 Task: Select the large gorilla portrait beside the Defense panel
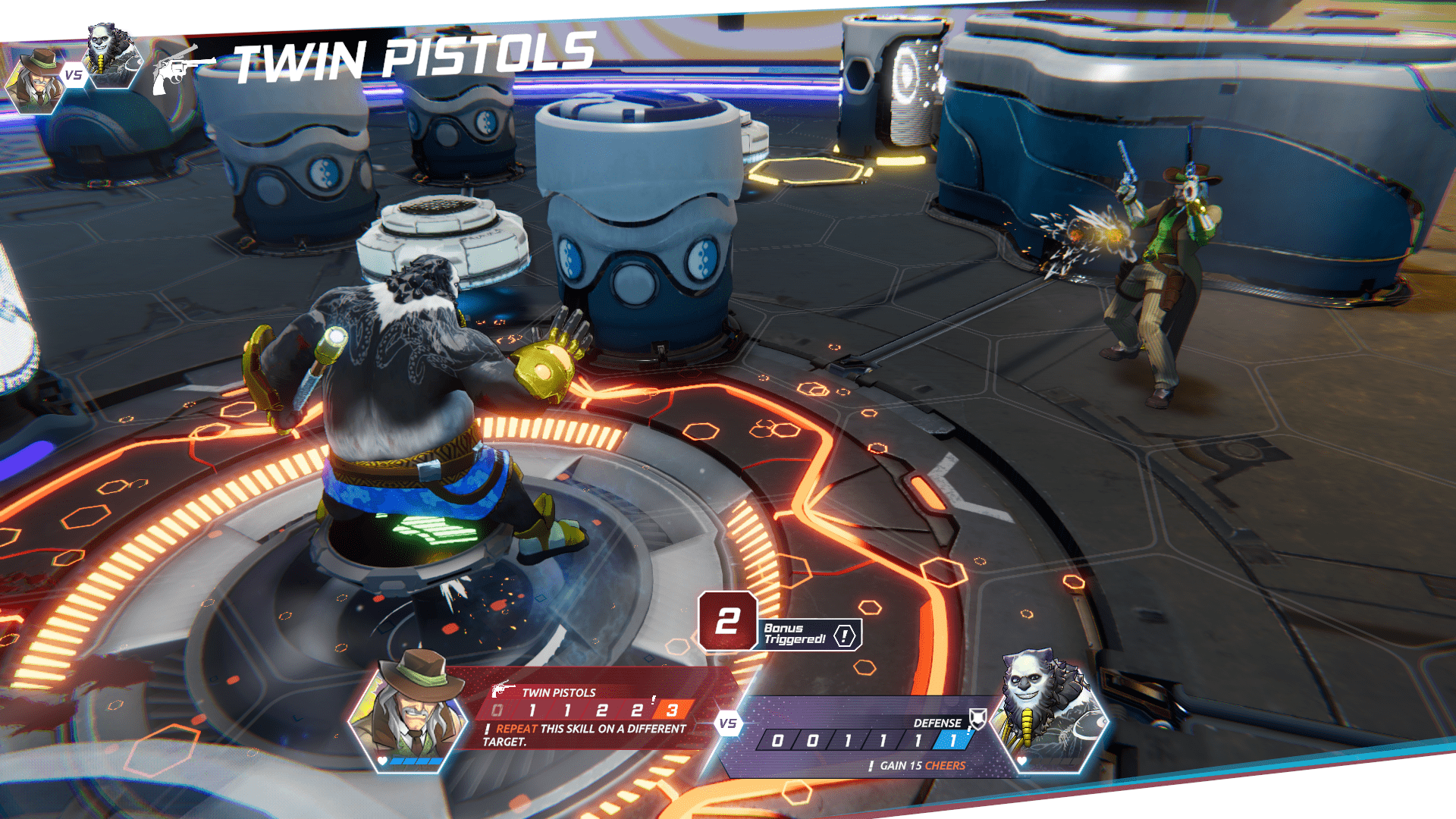pos(1047,709)
